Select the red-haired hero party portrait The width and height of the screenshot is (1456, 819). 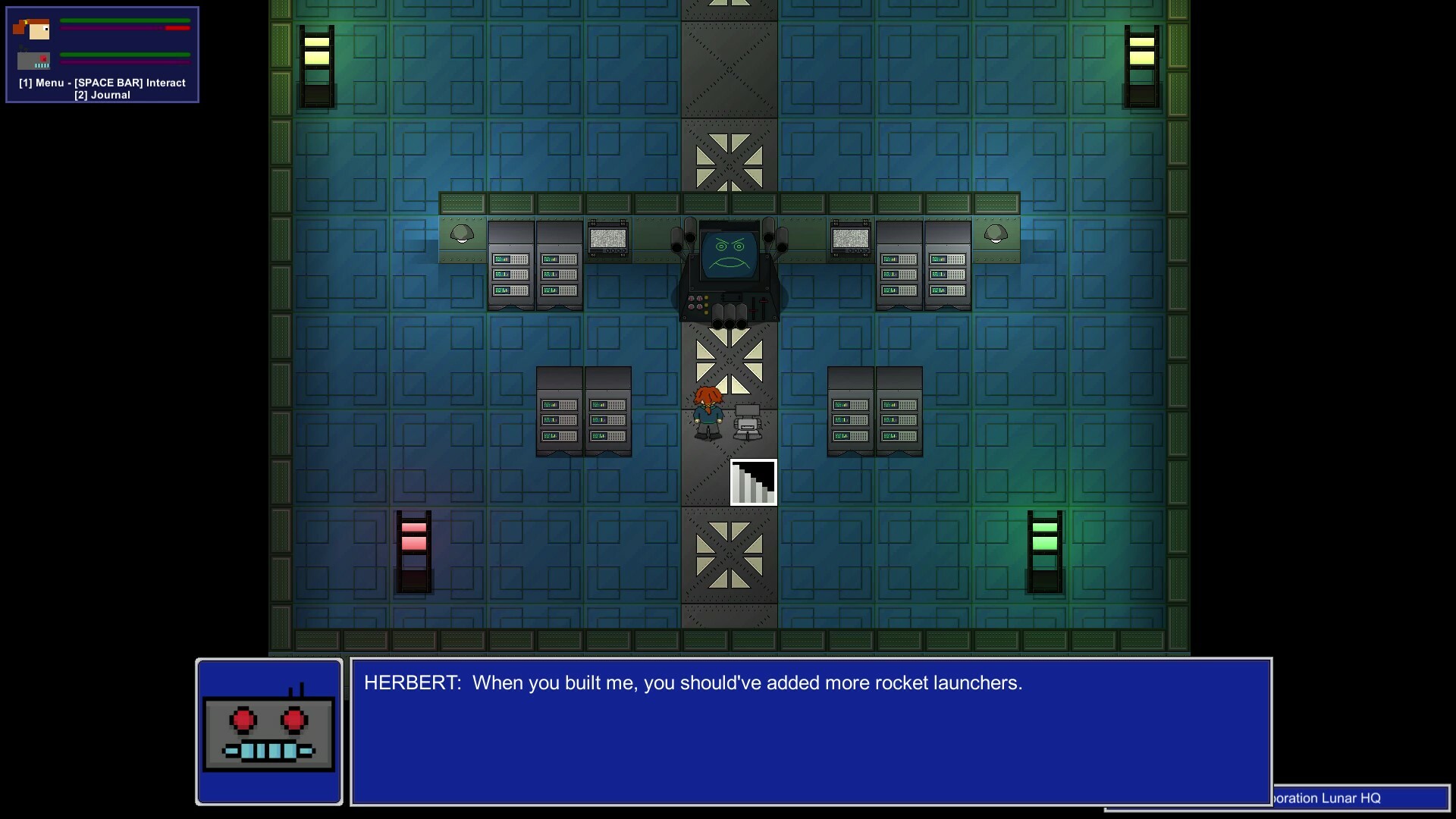[x=32, y=29]
